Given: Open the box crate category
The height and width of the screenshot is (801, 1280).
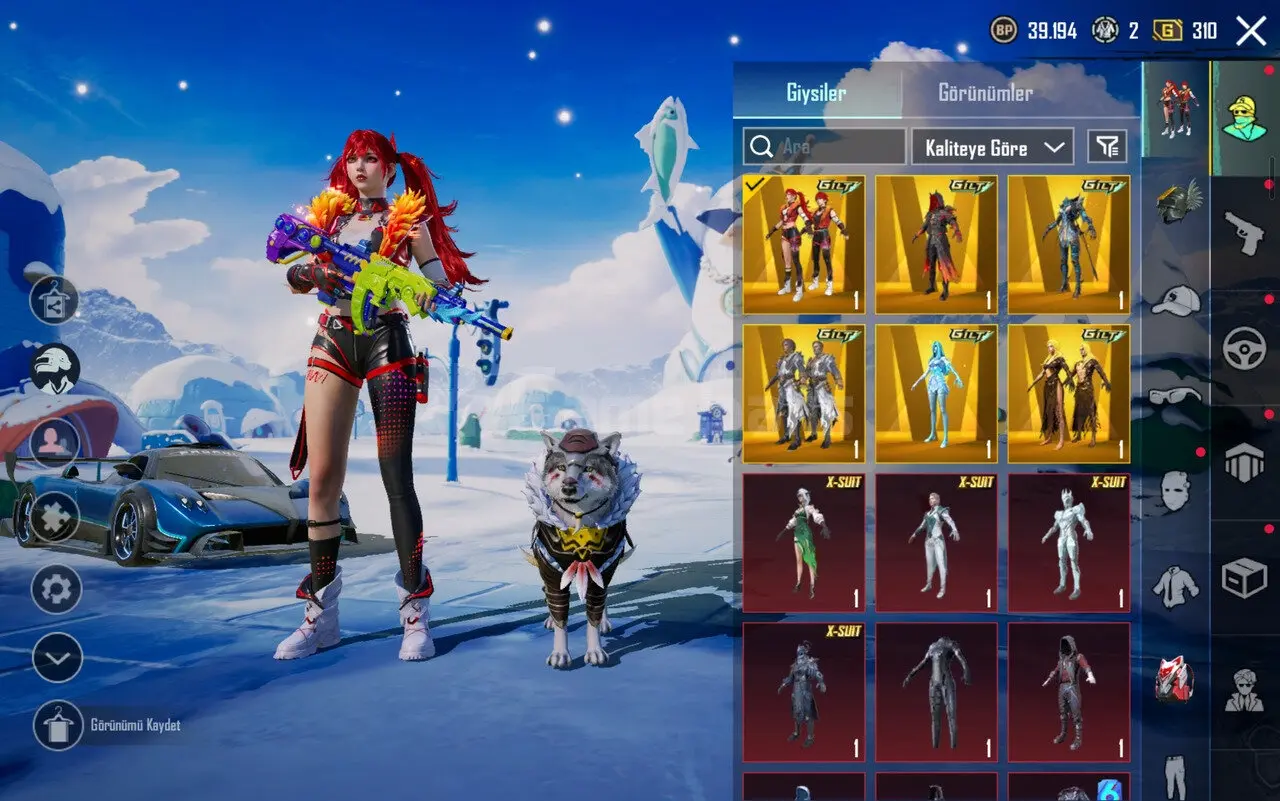Looking at the screenshot, I should click(x=1245, y=578).
